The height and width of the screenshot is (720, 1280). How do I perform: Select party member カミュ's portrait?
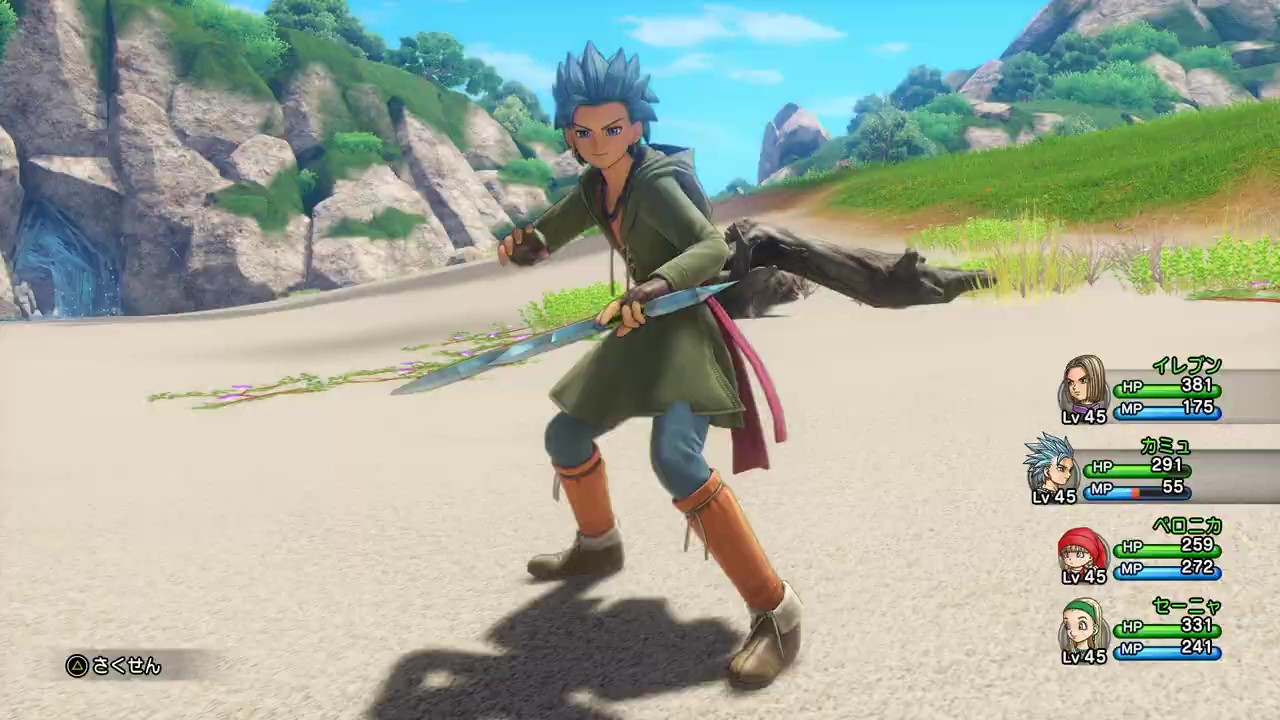(1051, 465)
